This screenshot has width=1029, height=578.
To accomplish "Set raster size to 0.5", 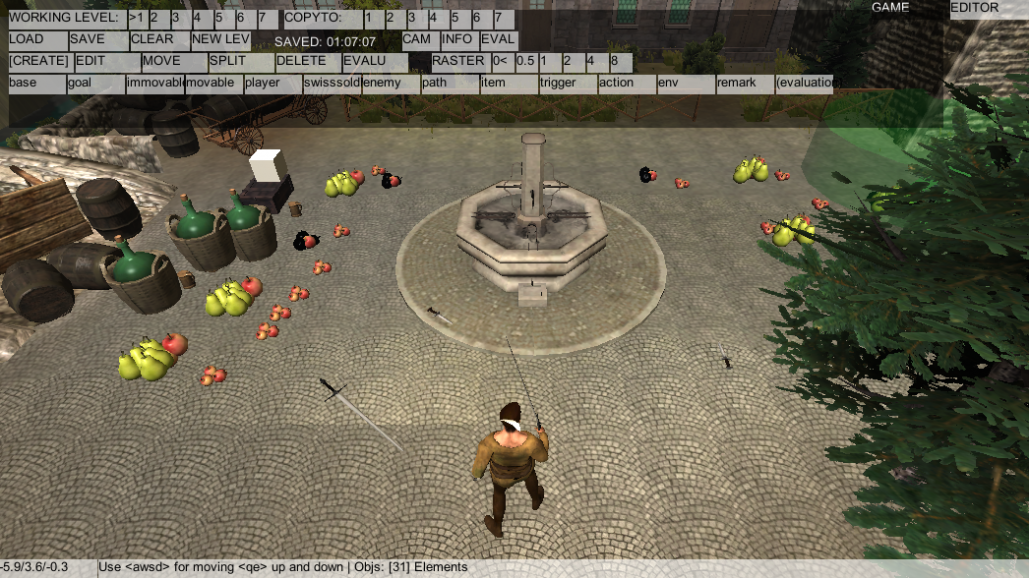I will tap(525, 62).
